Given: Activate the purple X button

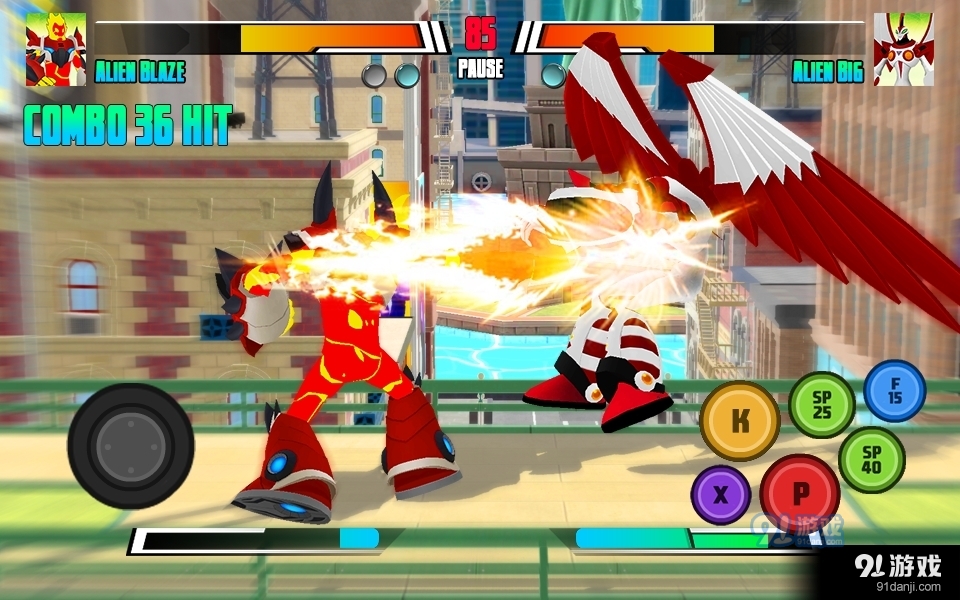Looking at the screenshot, I should tap(721, 495).
